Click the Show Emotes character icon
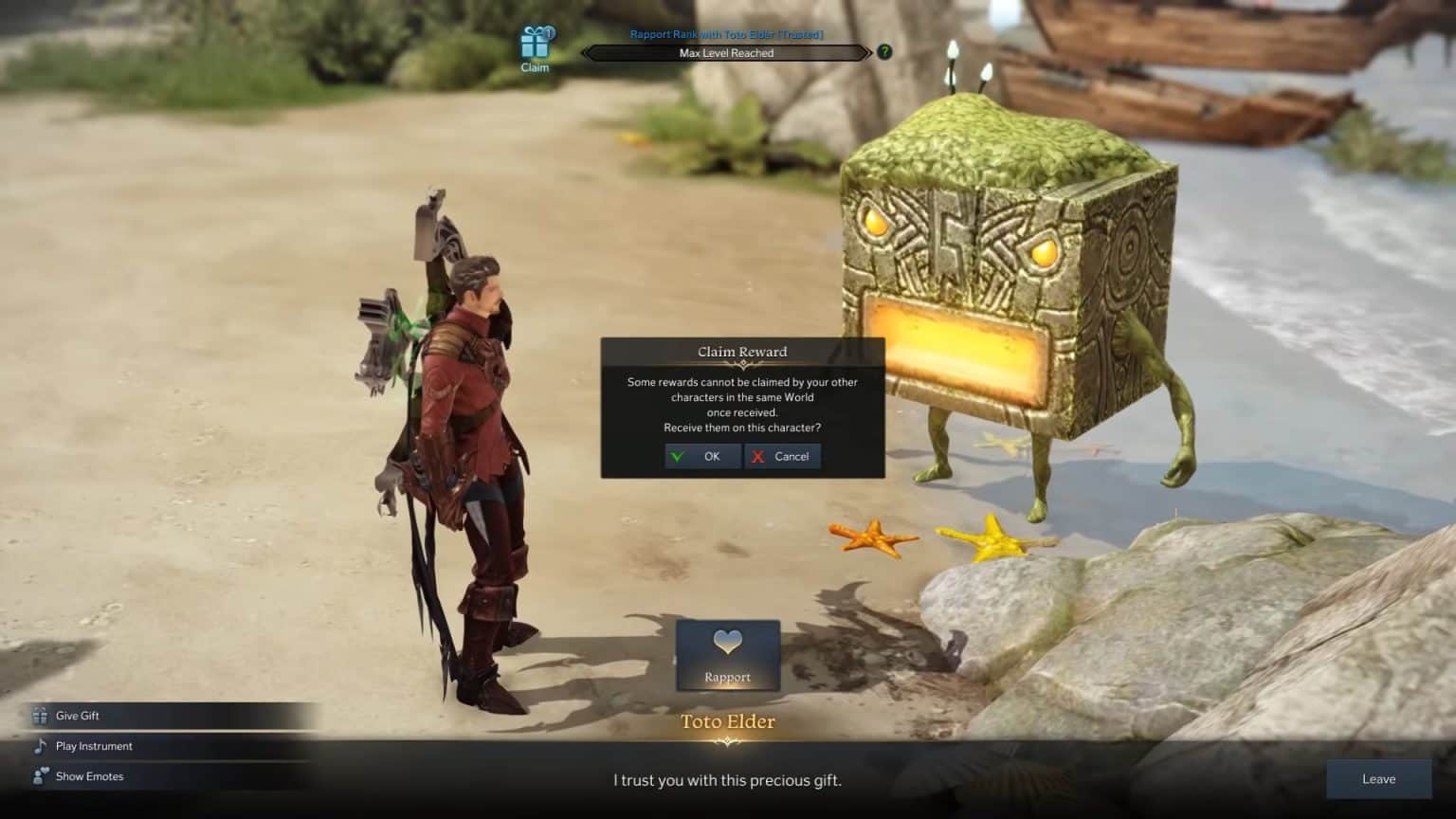Viewport: 1456px width, 819px height. click(38, 776)
